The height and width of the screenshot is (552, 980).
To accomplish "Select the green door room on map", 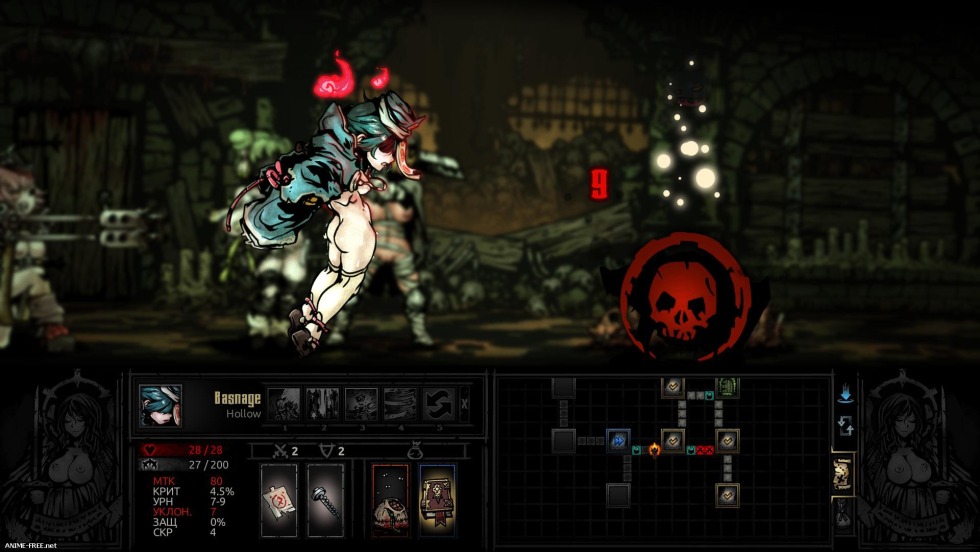I will (x=727, y=387).
